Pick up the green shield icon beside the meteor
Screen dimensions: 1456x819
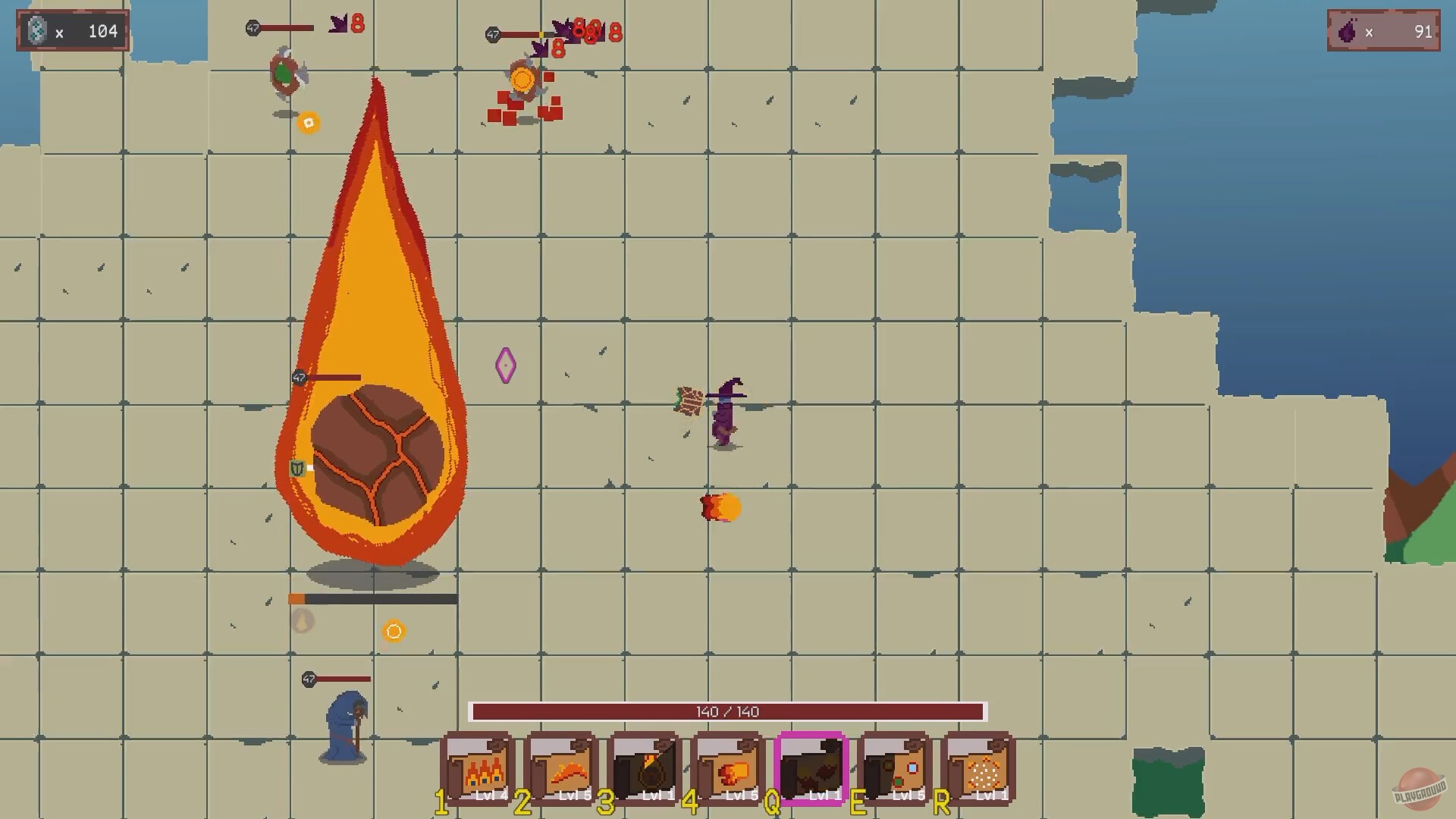coord(296,468)
